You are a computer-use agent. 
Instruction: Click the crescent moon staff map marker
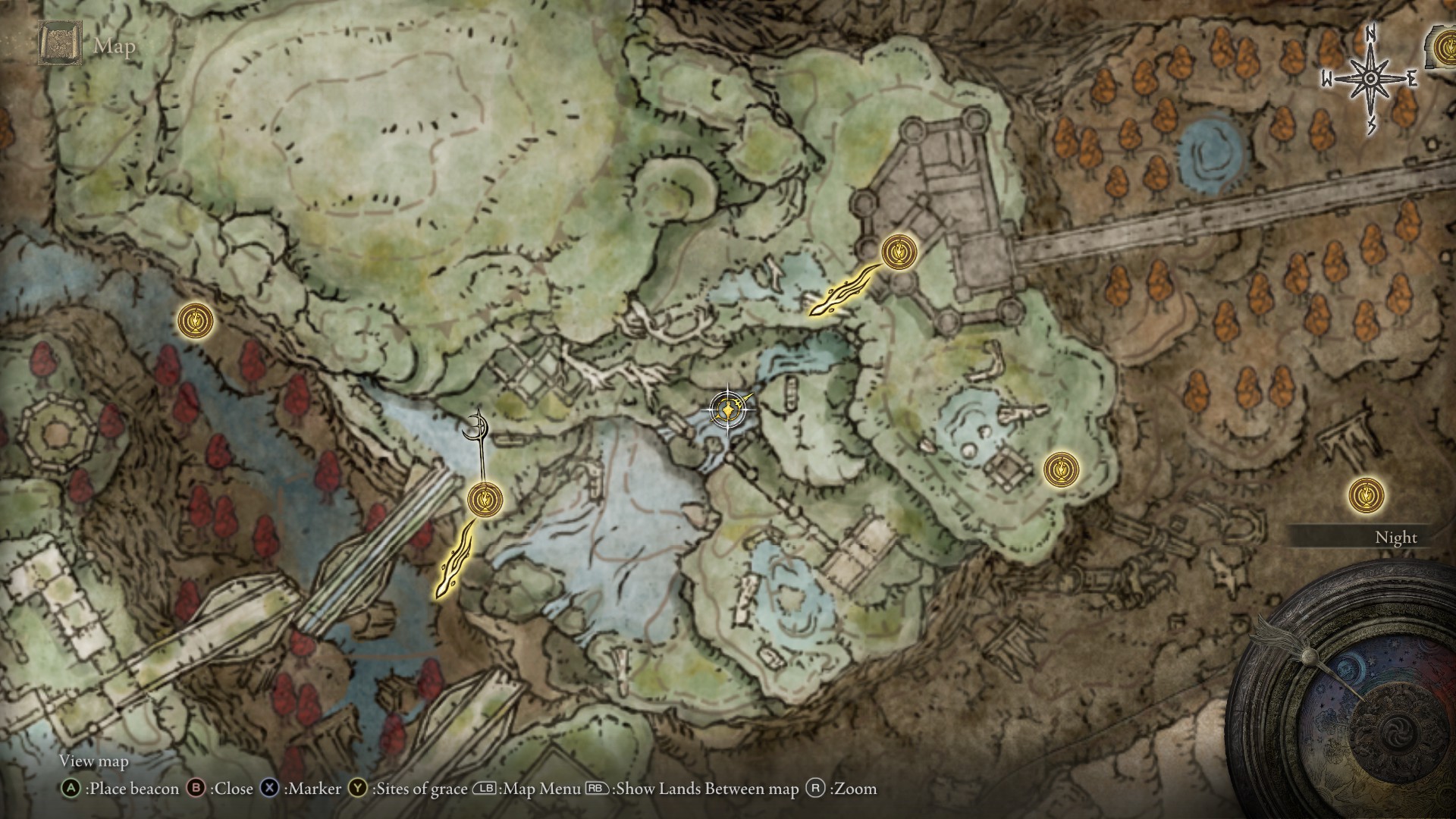click(x=477, y=426)
